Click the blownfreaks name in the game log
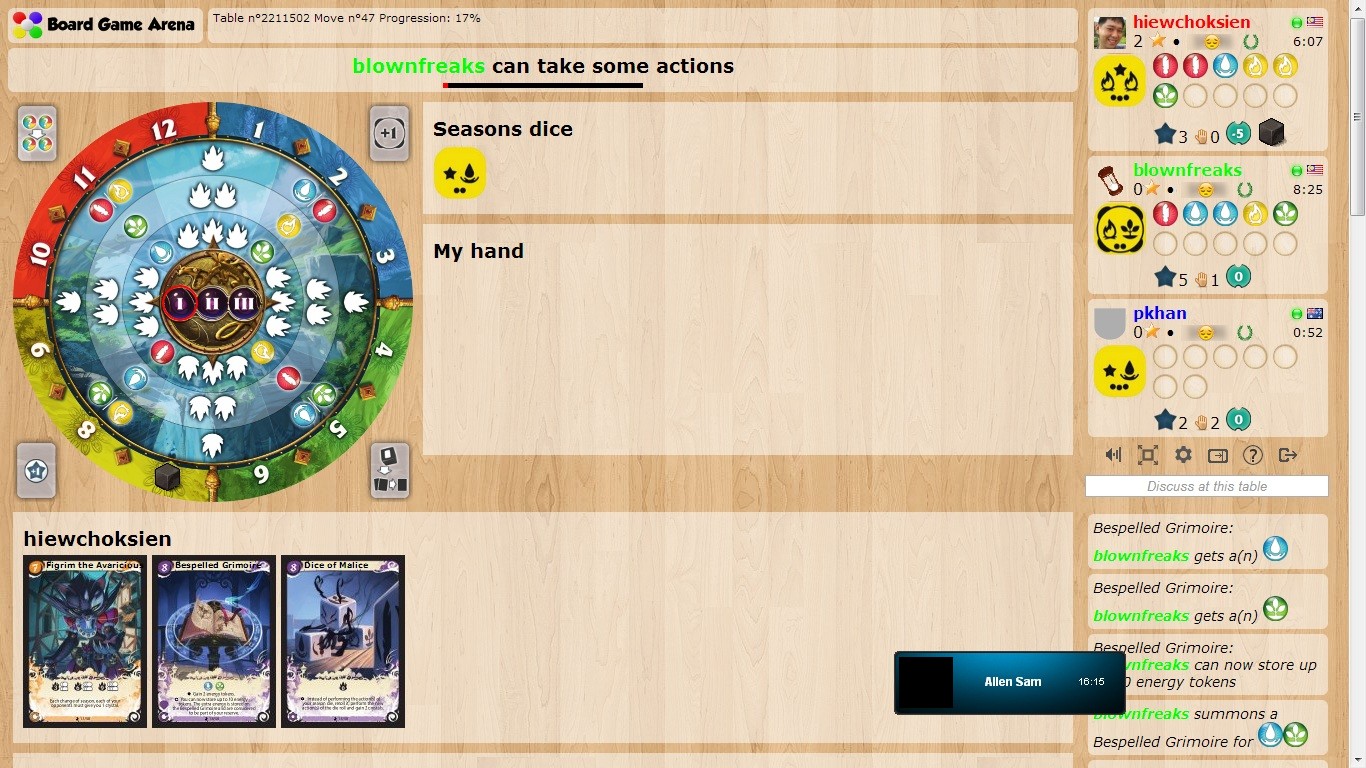The height and width of the screenshot is (768, 1366). point(1141,556)
